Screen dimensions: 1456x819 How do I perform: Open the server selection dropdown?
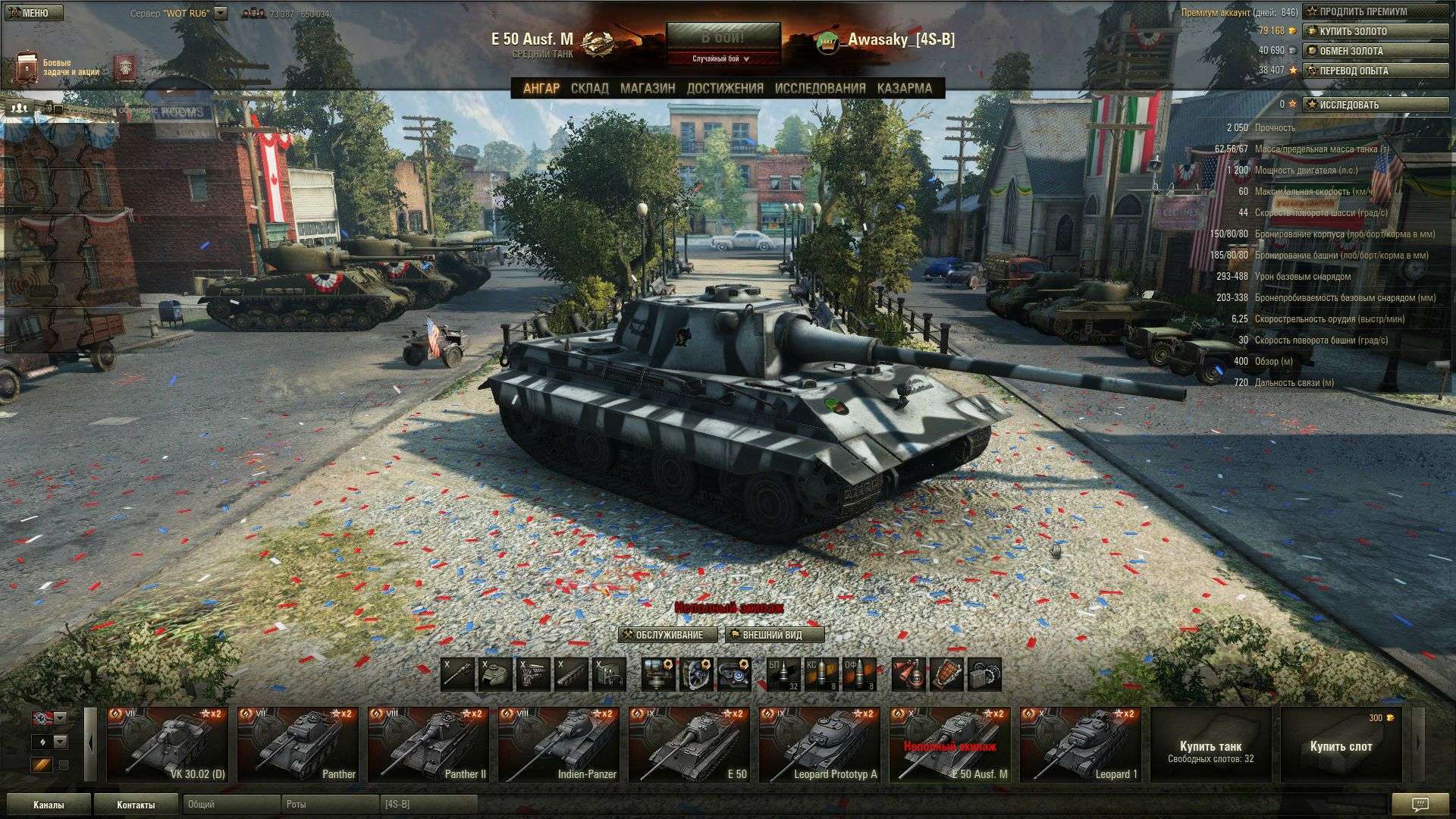click(x=221, y=13)
